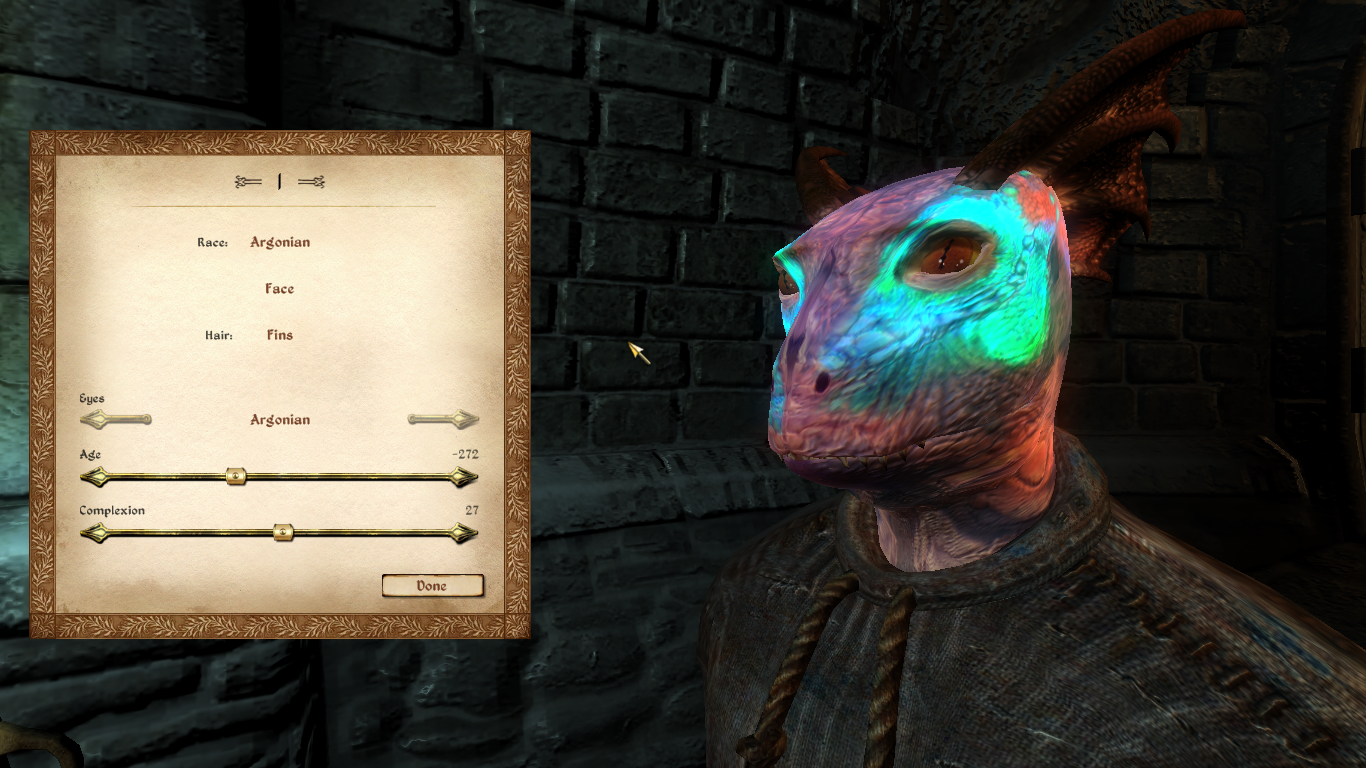Increase Complexion with the right arrow tip
The width and height of the screenshot is (1366, 768).
pos(464,533)
